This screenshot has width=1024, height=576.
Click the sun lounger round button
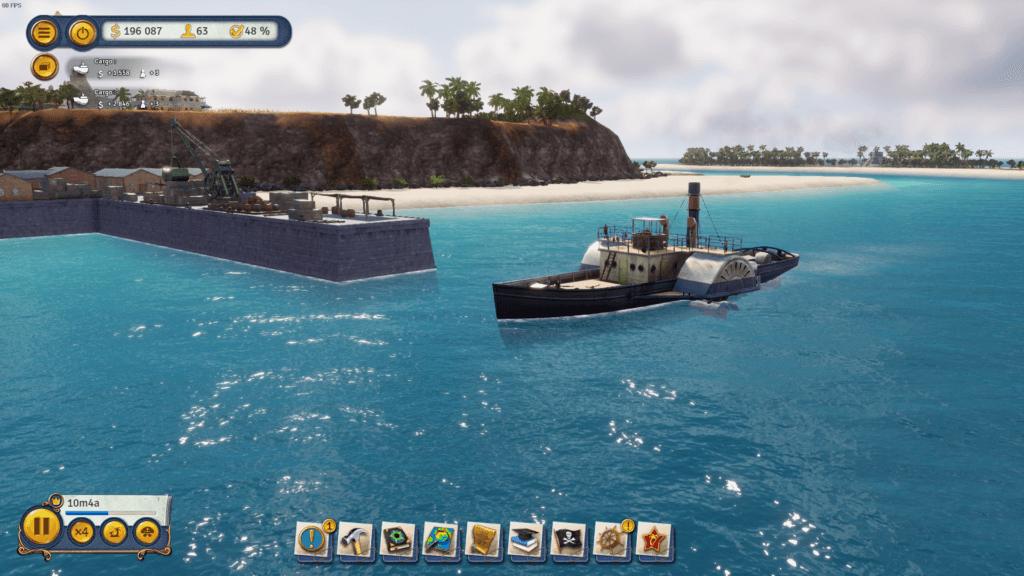coord(114,532)
